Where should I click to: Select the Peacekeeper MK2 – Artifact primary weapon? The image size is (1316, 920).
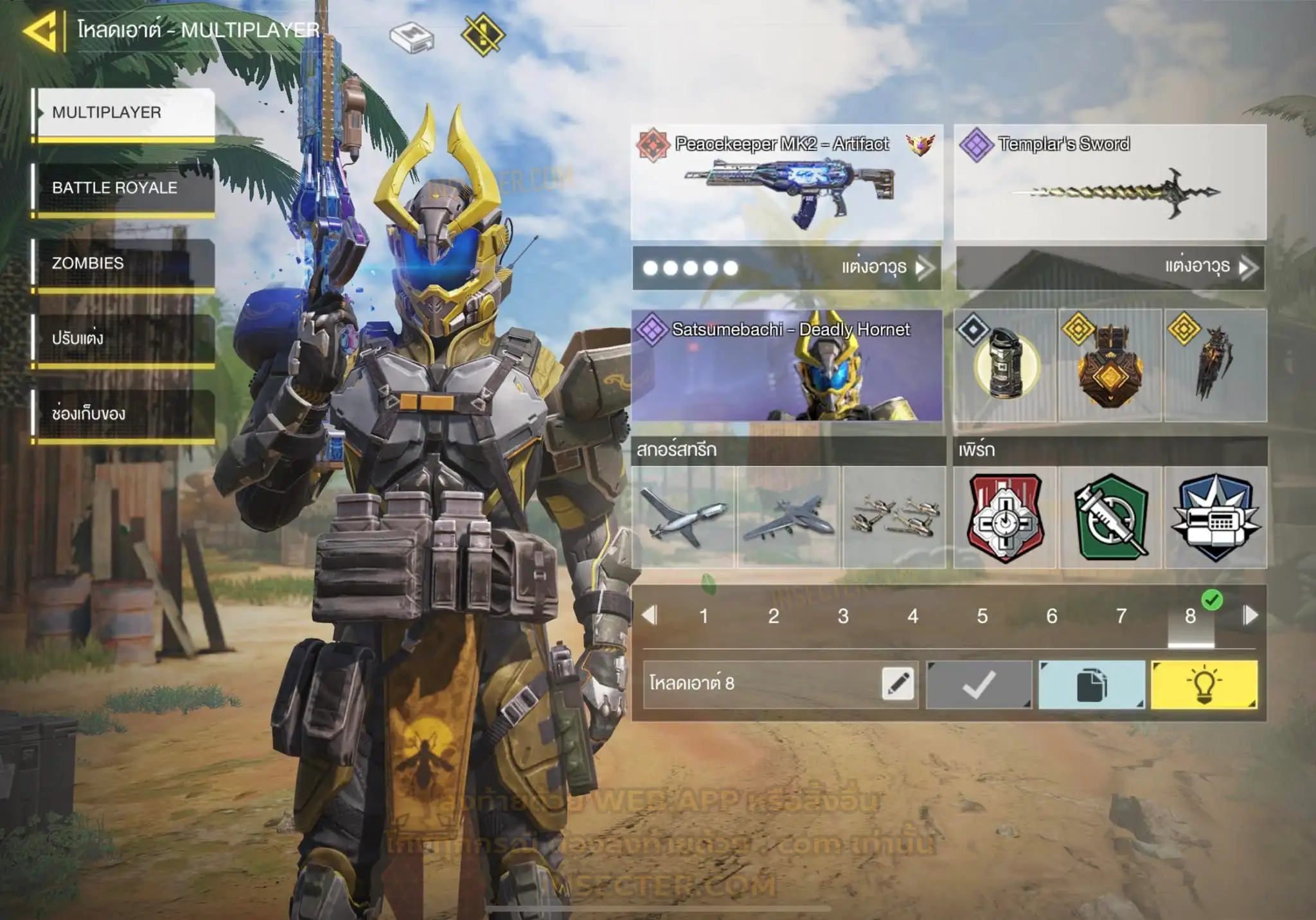[787, 182]
